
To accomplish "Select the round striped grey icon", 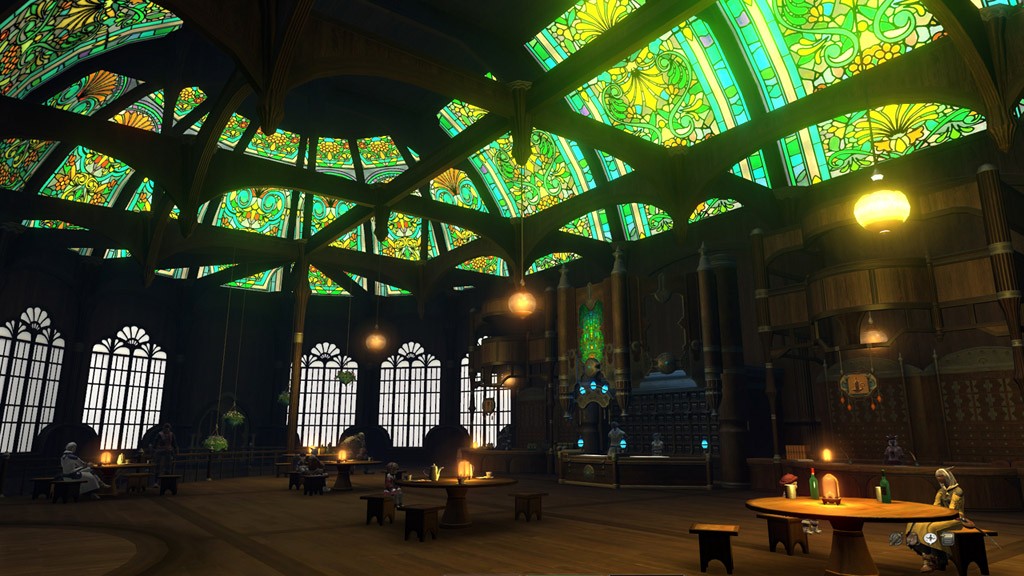I will tap(895, 539).
